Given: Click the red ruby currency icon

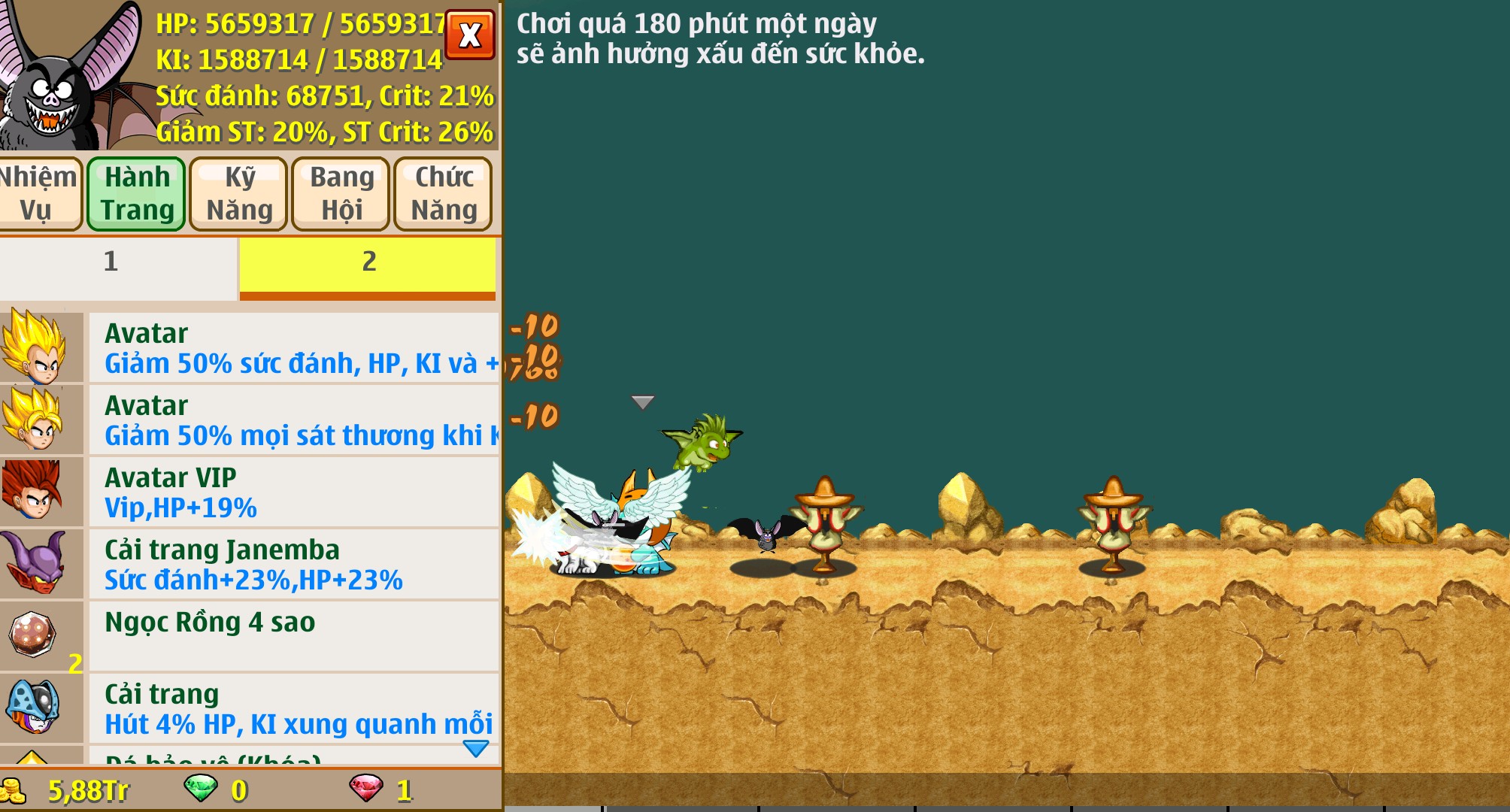Looking at the screenshot, I should tap(366, 788).
